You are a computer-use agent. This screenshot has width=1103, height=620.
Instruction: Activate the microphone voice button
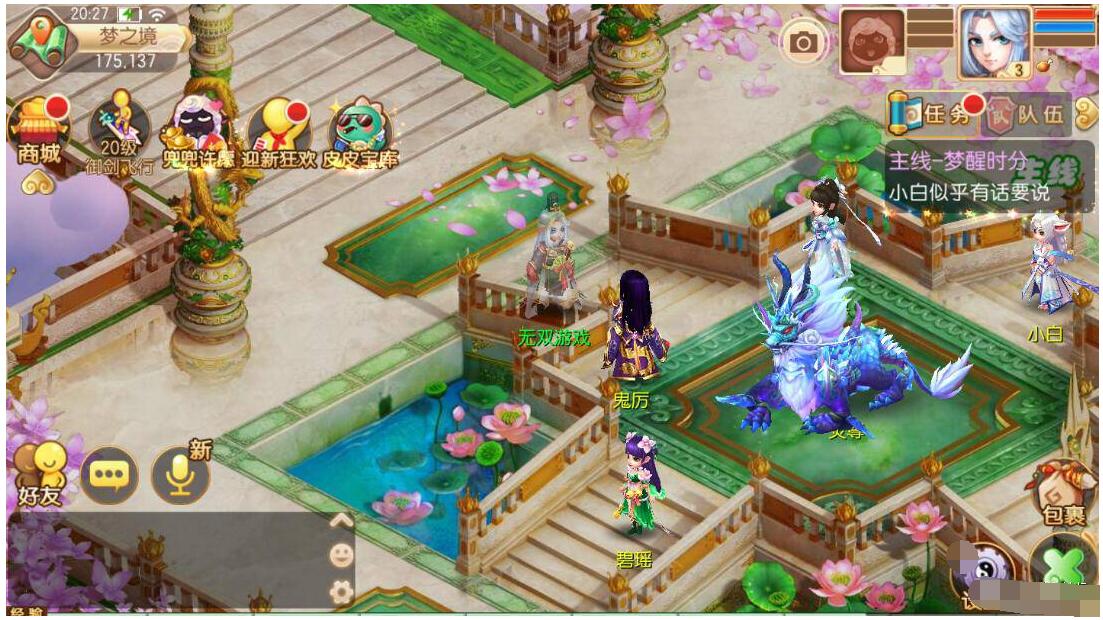180,474
